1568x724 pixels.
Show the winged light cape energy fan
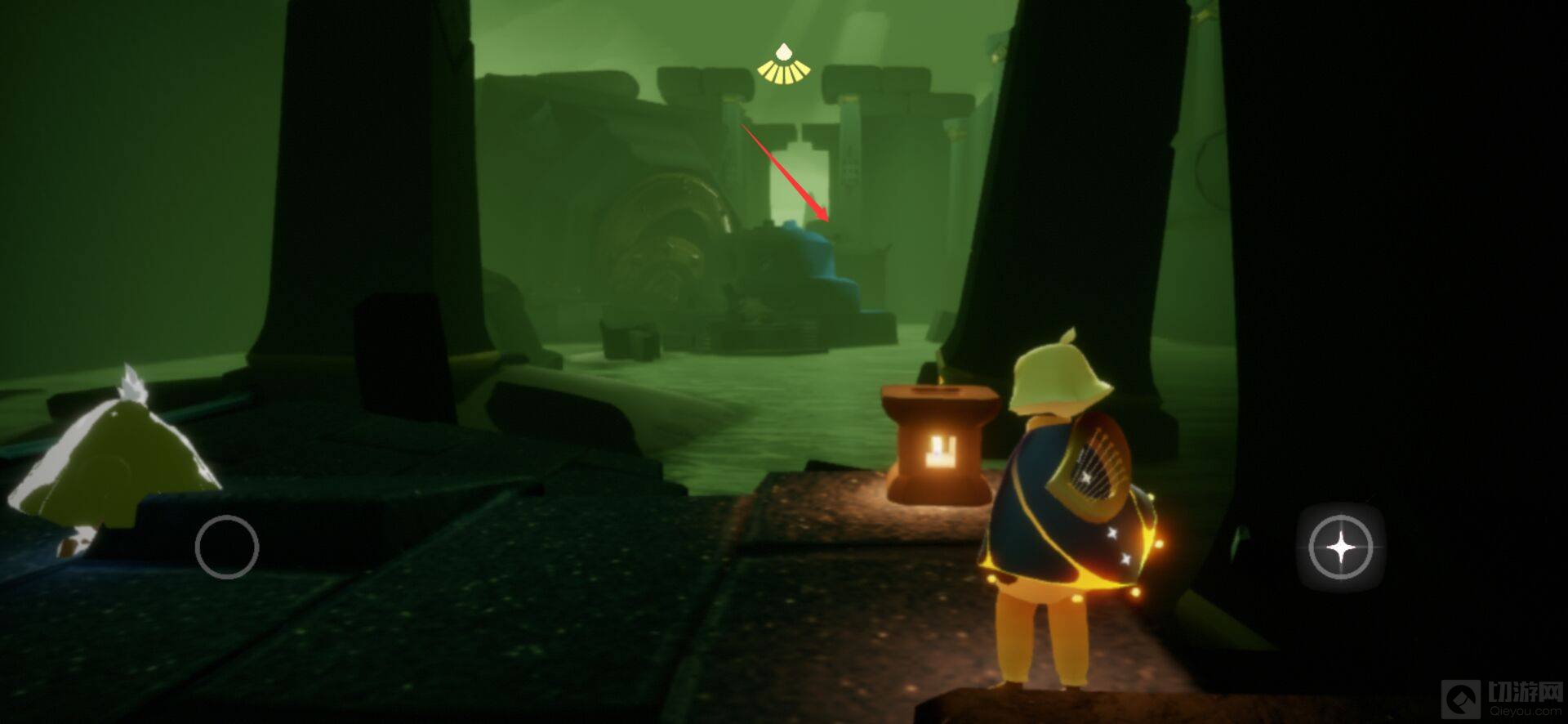(782, 65)
